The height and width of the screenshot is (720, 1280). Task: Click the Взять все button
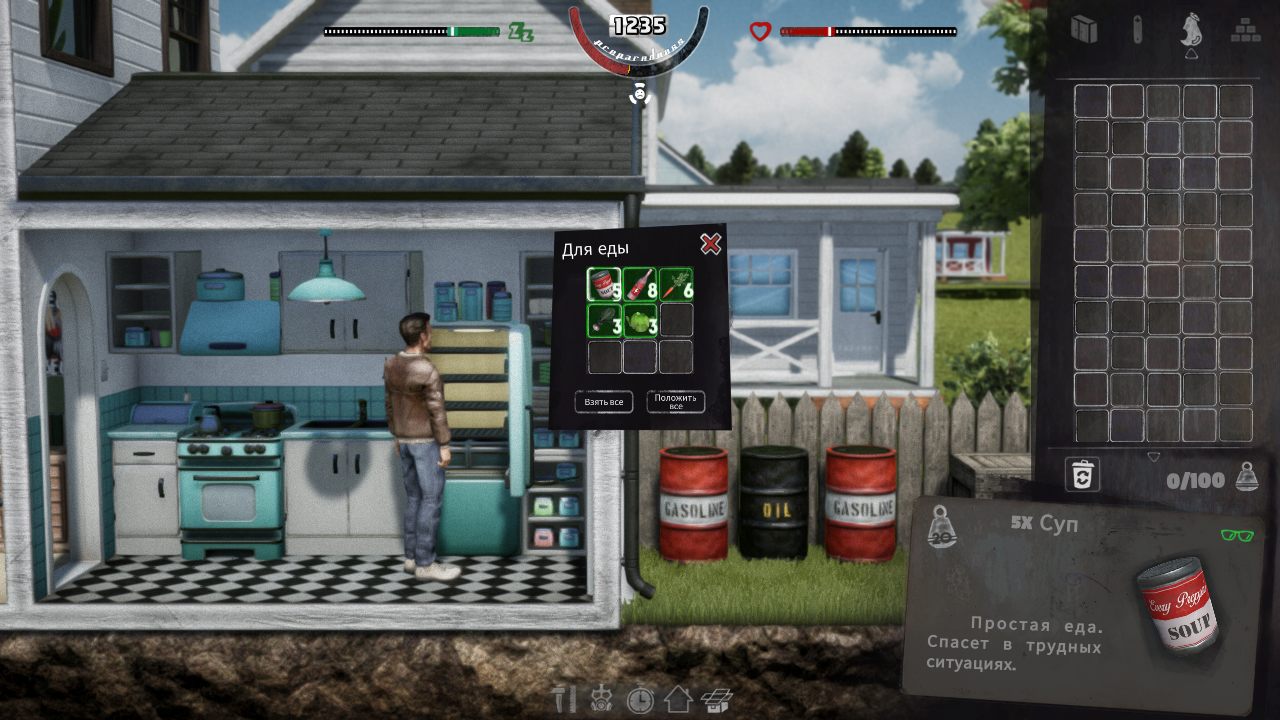click(604, 402)
